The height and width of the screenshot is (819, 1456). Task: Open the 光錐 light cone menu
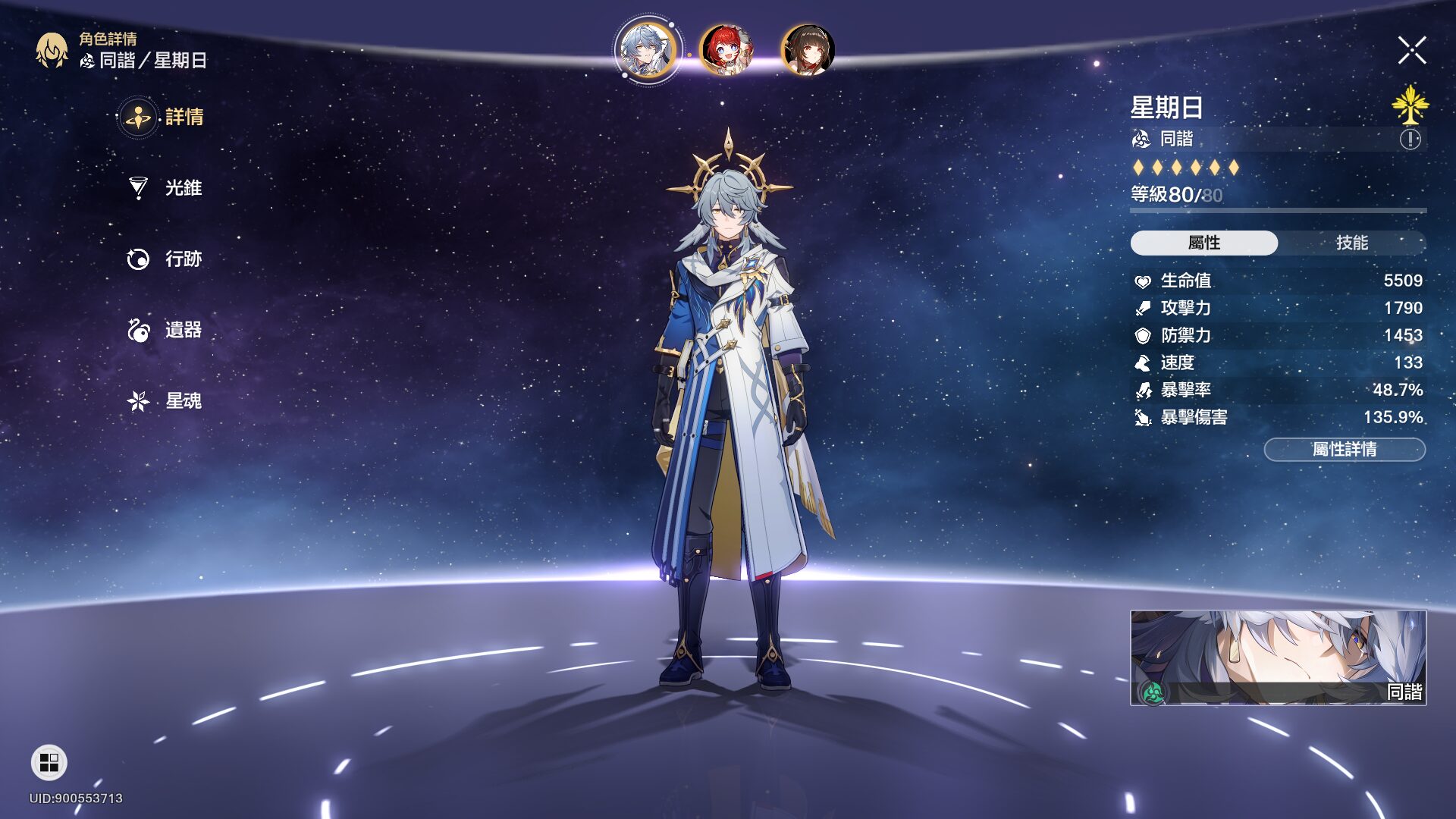pos(165,188)
